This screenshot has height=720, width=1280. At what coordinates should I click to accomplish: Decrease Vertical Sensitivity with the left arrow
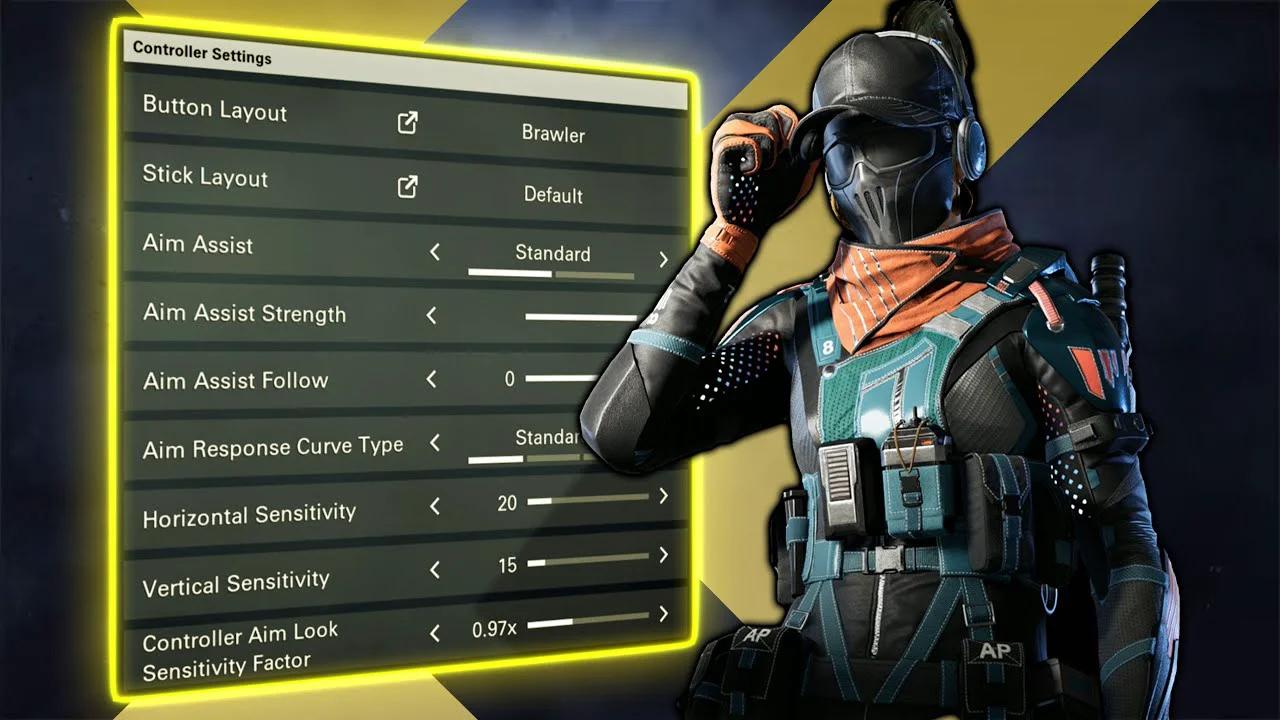click(433, 570)
